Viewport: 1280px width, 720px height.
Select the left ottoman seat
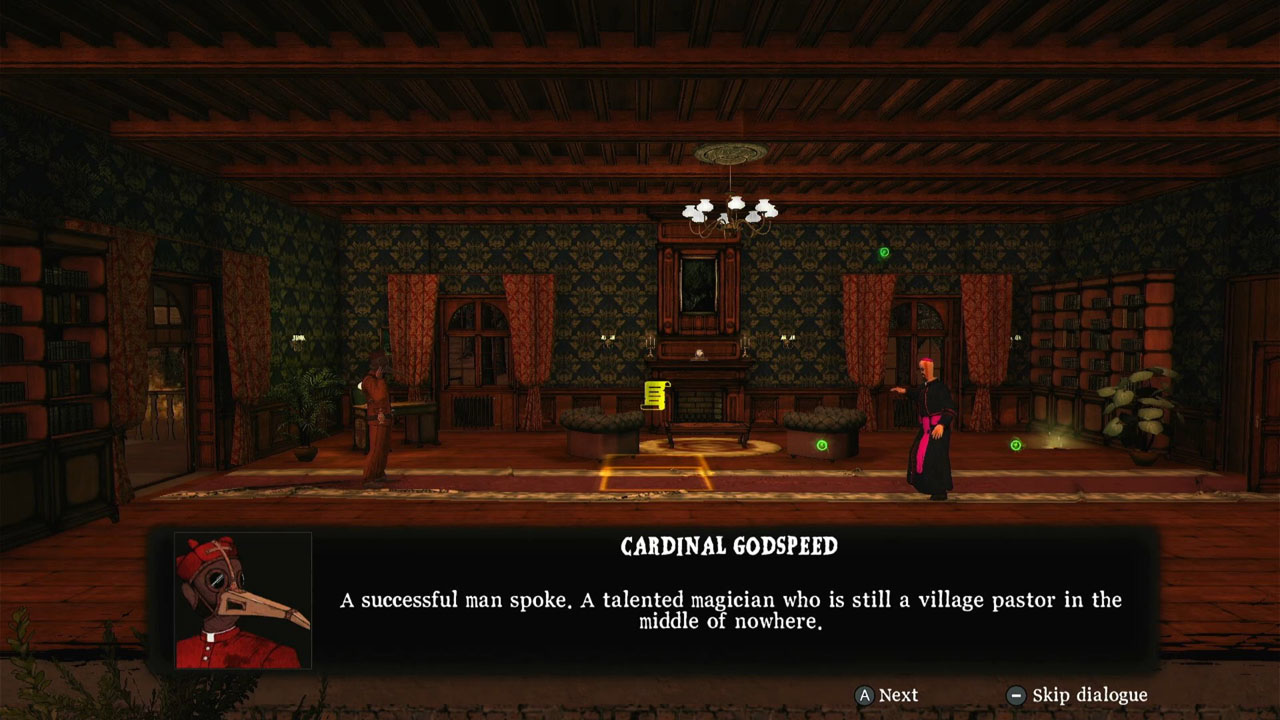pyautogui.click(x=598, y=425)
